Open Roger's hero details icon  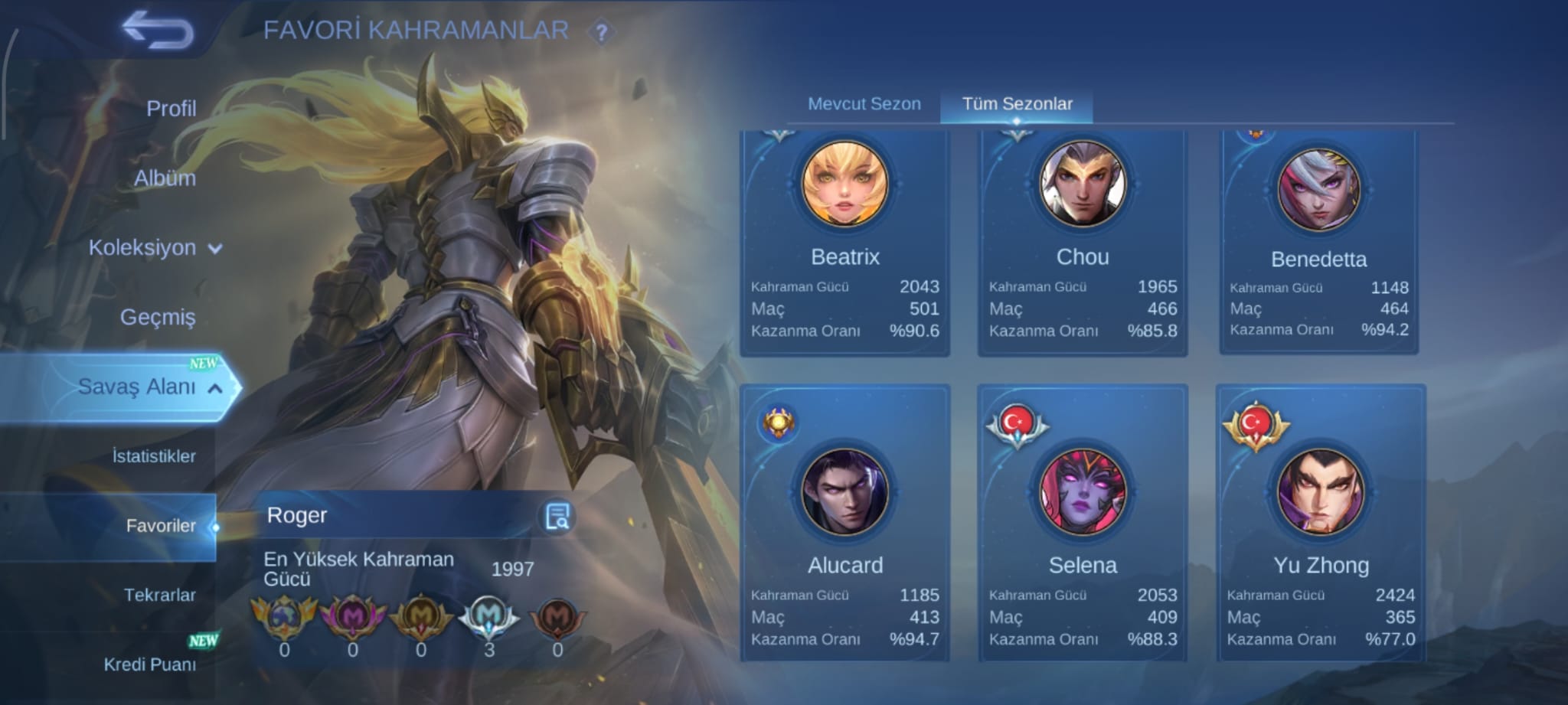(x=557, y=517)
